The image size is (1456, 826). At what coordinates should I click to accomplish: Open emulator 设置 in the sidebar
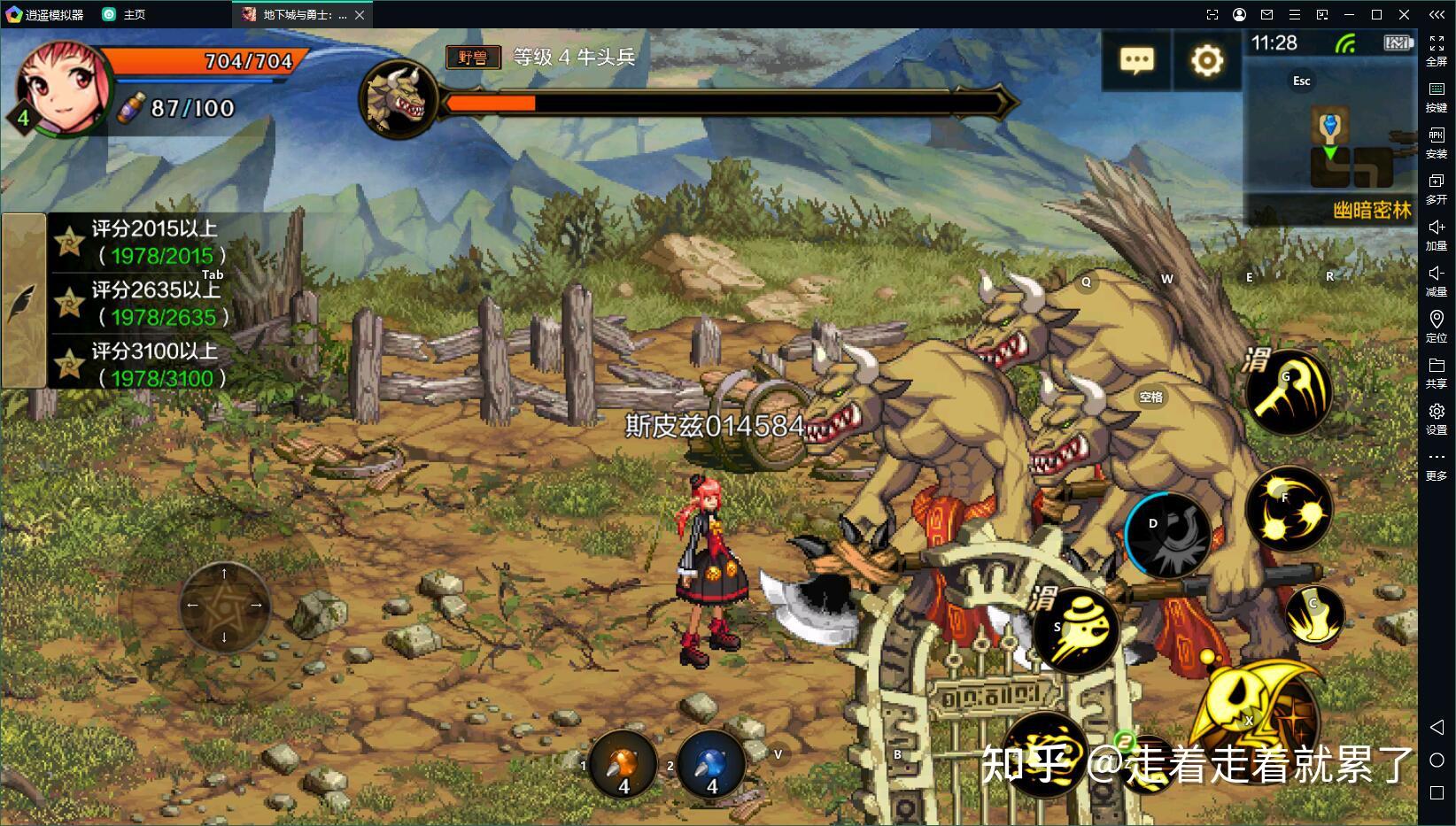pyautogui.click(x=1436, y=419)
